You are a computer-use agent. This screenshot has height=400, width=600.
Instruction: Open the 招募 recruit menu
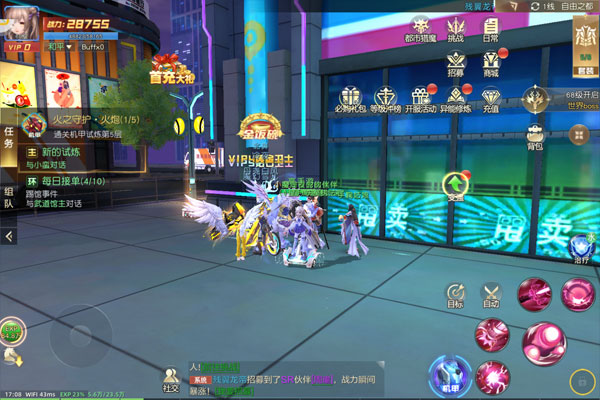click(456, 66)
